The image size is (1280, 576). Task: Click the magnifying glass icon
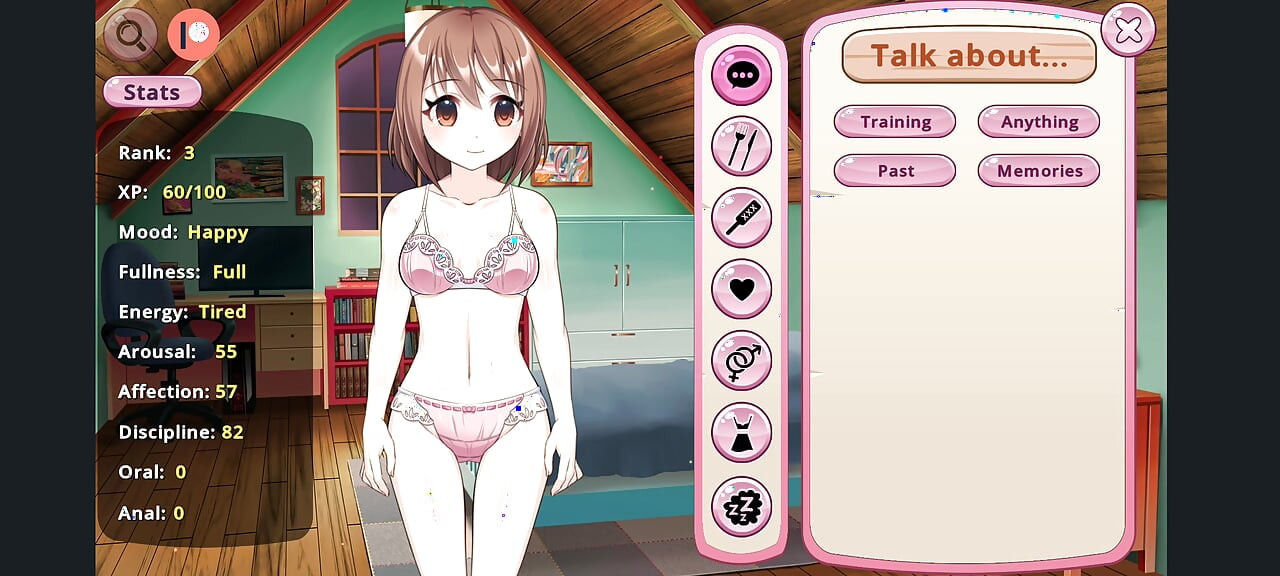click(130, 35)
